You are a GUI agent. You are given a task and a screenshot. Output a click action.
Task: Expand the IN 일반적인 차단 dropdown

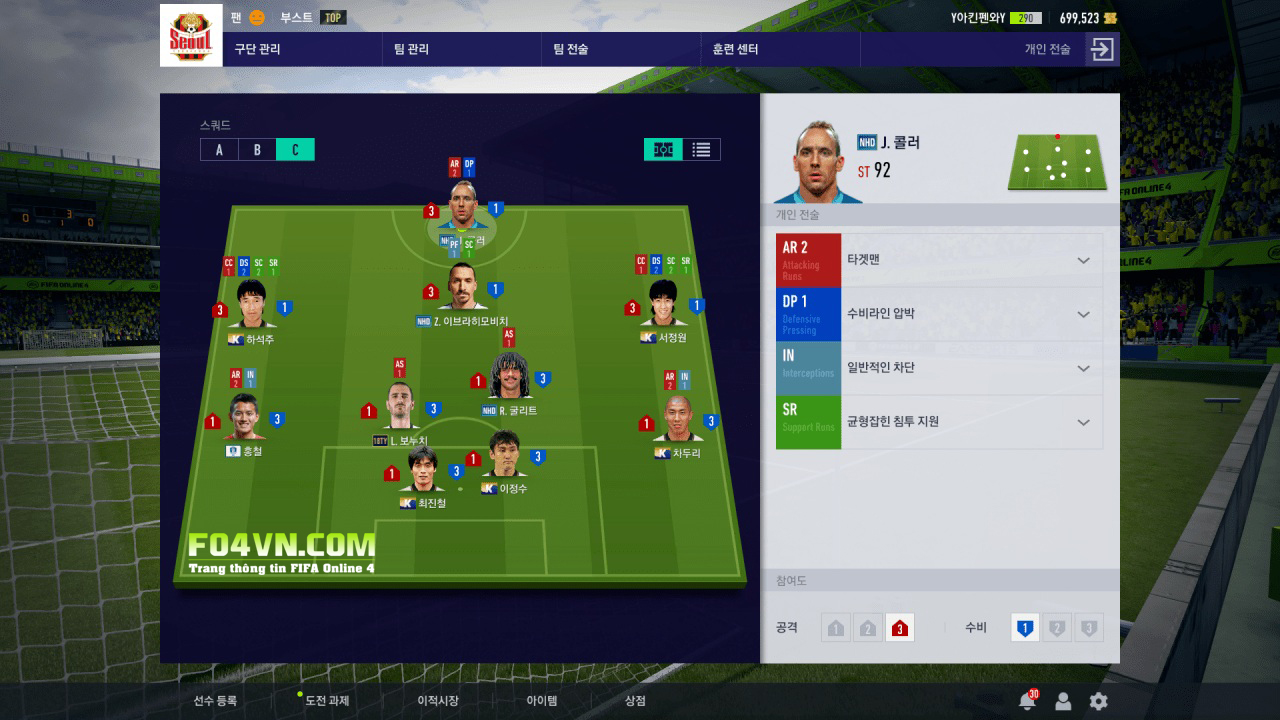pyautogui.click(x=1083, y=368)
